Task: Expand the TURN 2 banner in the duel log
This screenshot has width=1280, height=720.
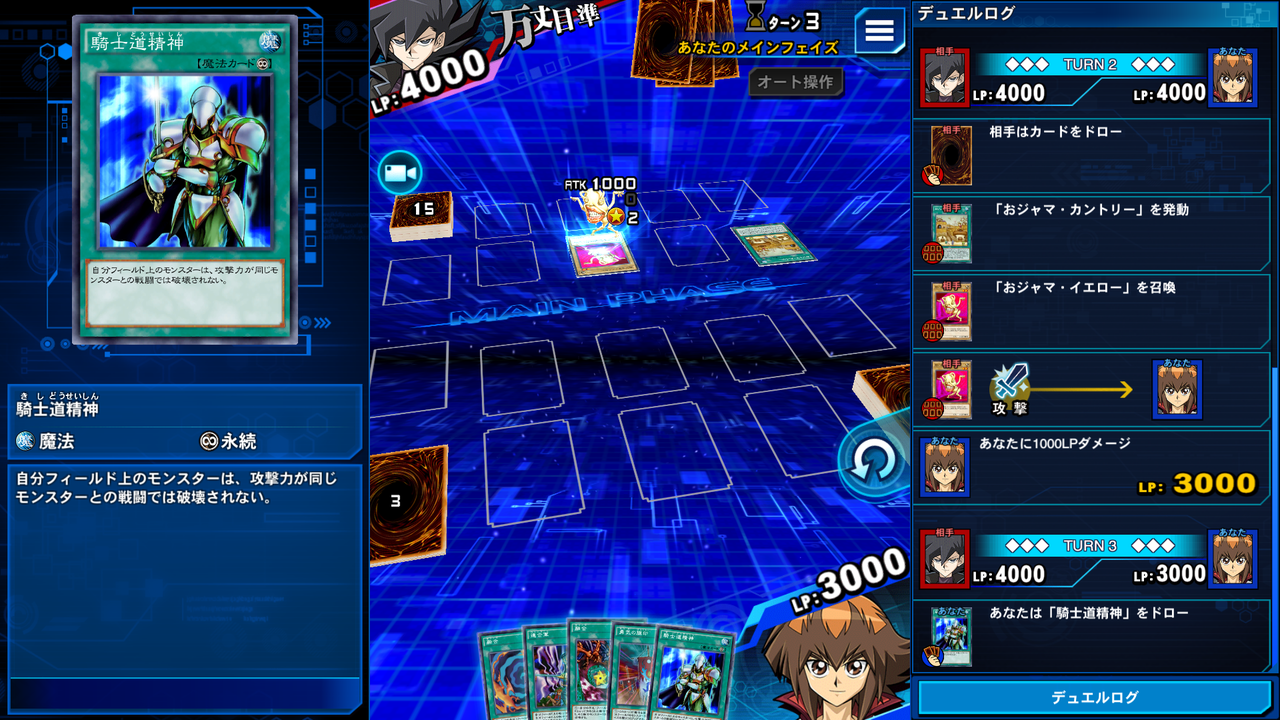Action: click(1090, 64)
